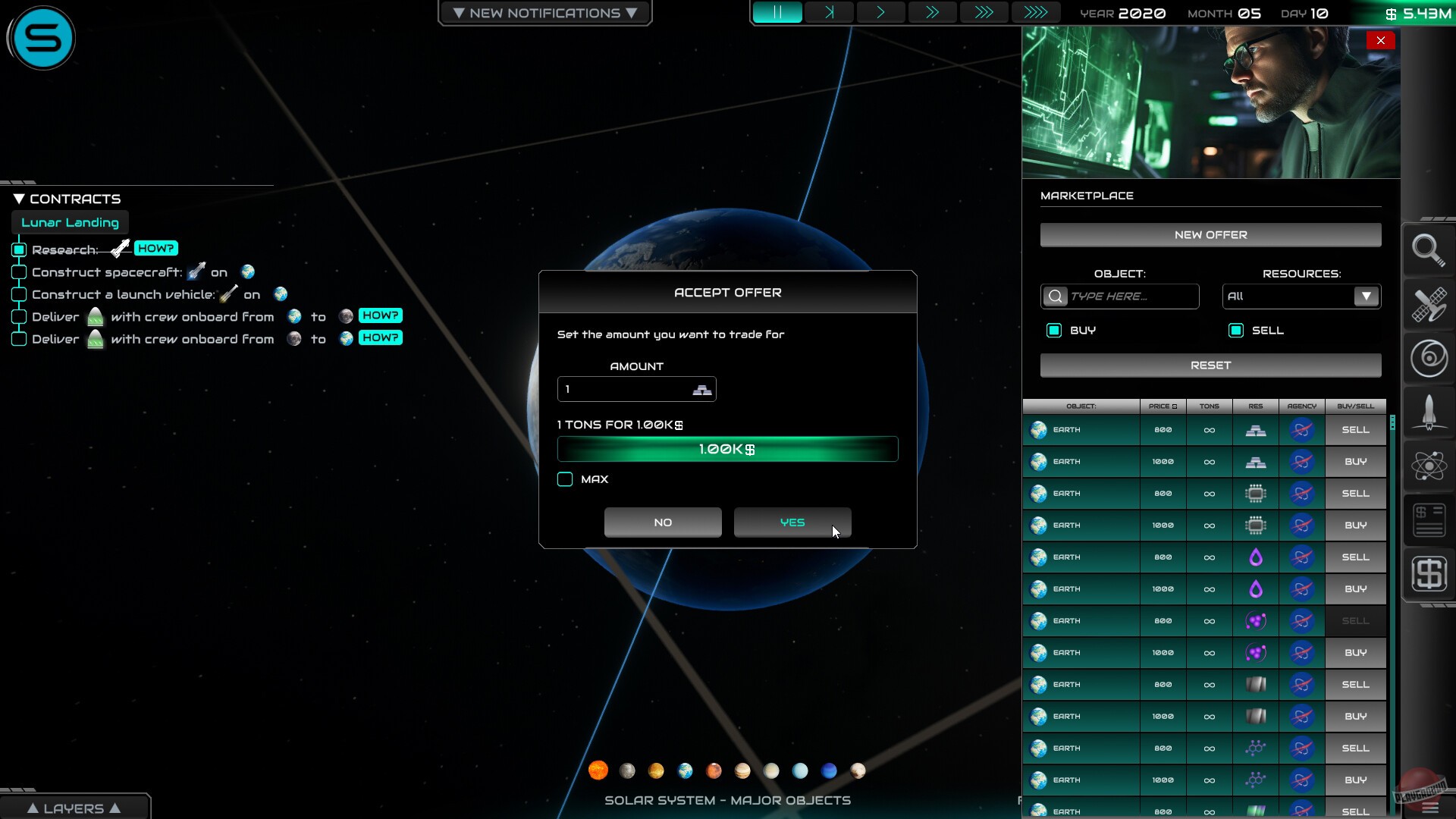Select the marketplace dollar icon
Screen dimensions: 1456x819
tap(1429, 574)
